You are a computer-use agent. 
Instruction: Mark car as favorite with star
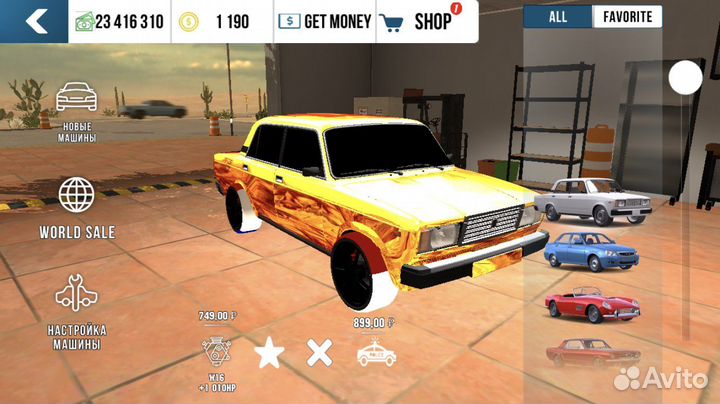coord(267,353)
